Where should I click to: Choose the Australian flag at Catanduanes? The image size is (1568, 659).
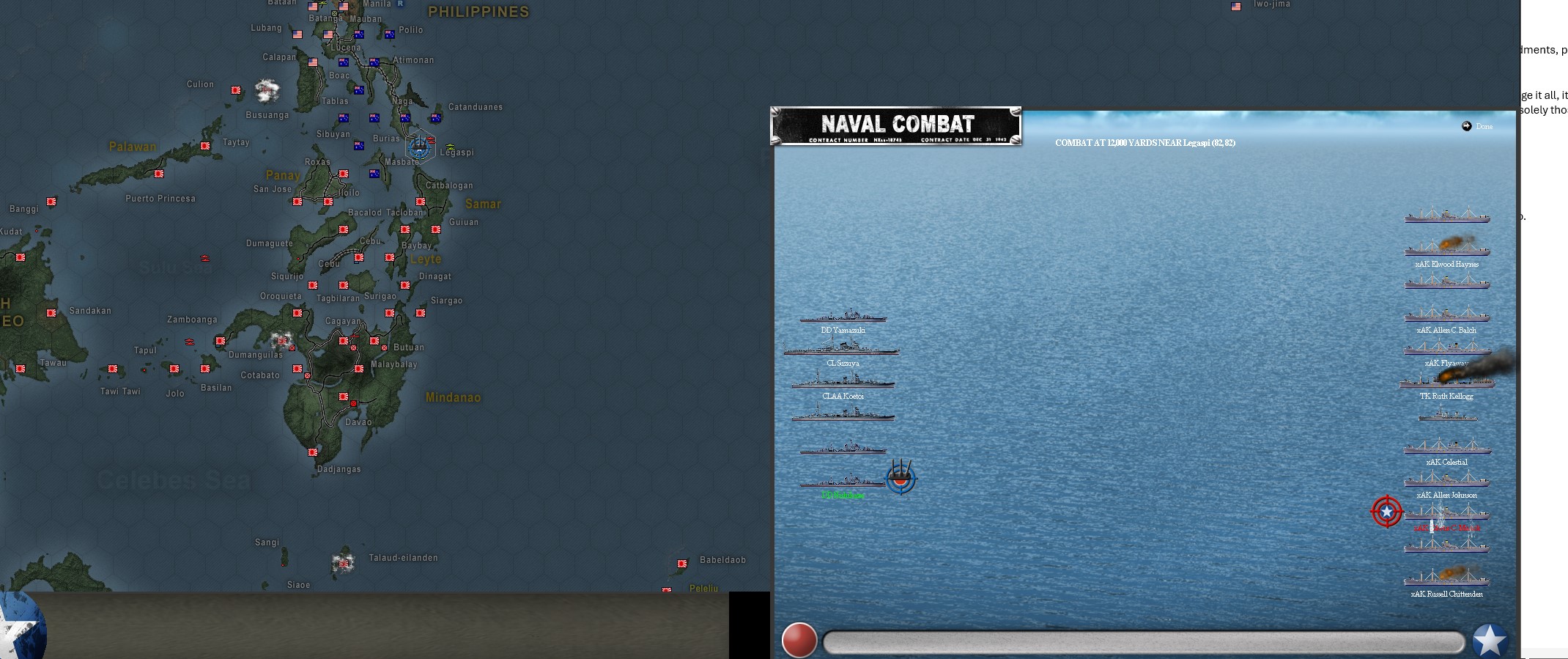coord(436,117)
